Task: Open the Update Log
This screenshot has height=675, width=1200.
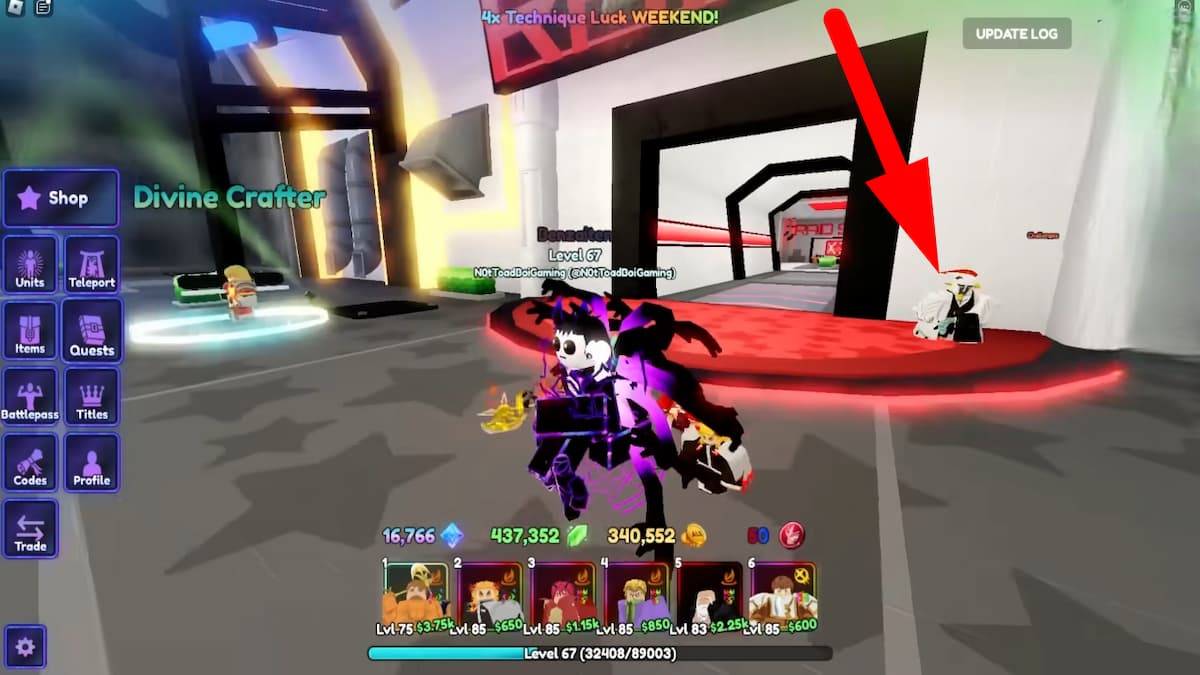Action: (1016, 34)
